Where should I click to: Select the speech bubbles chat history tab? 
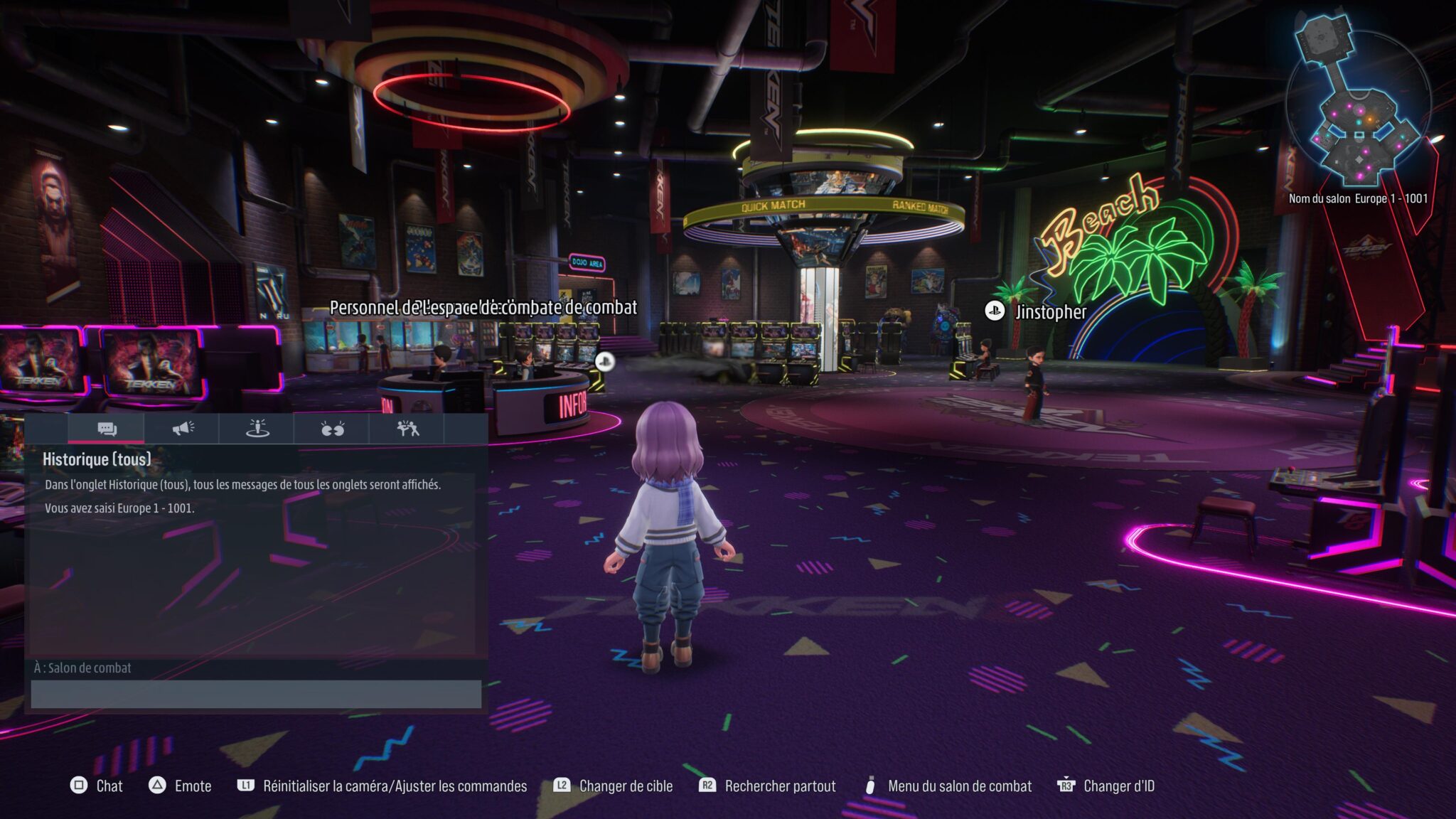107,429
